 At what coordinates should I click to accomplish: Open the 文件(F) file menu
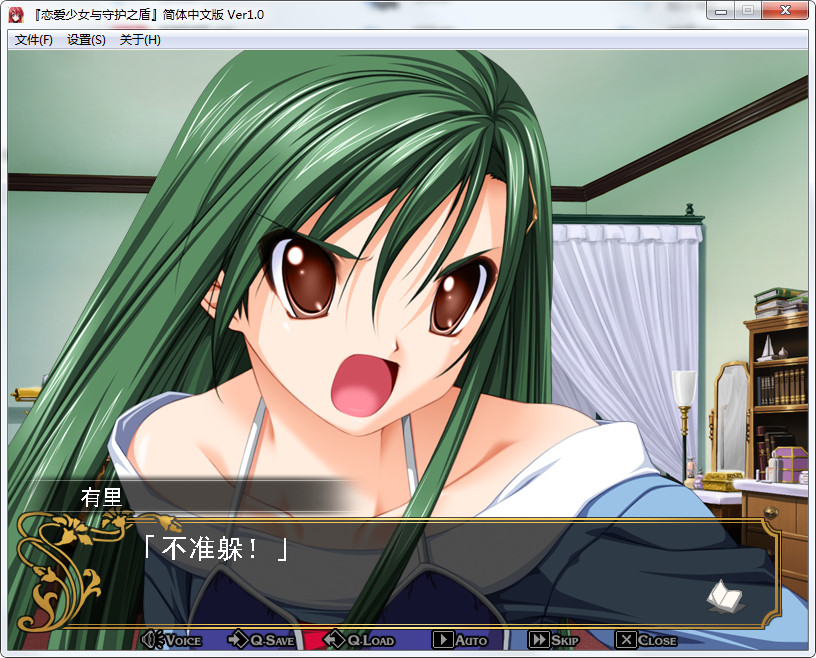click(x=34, y=40)
